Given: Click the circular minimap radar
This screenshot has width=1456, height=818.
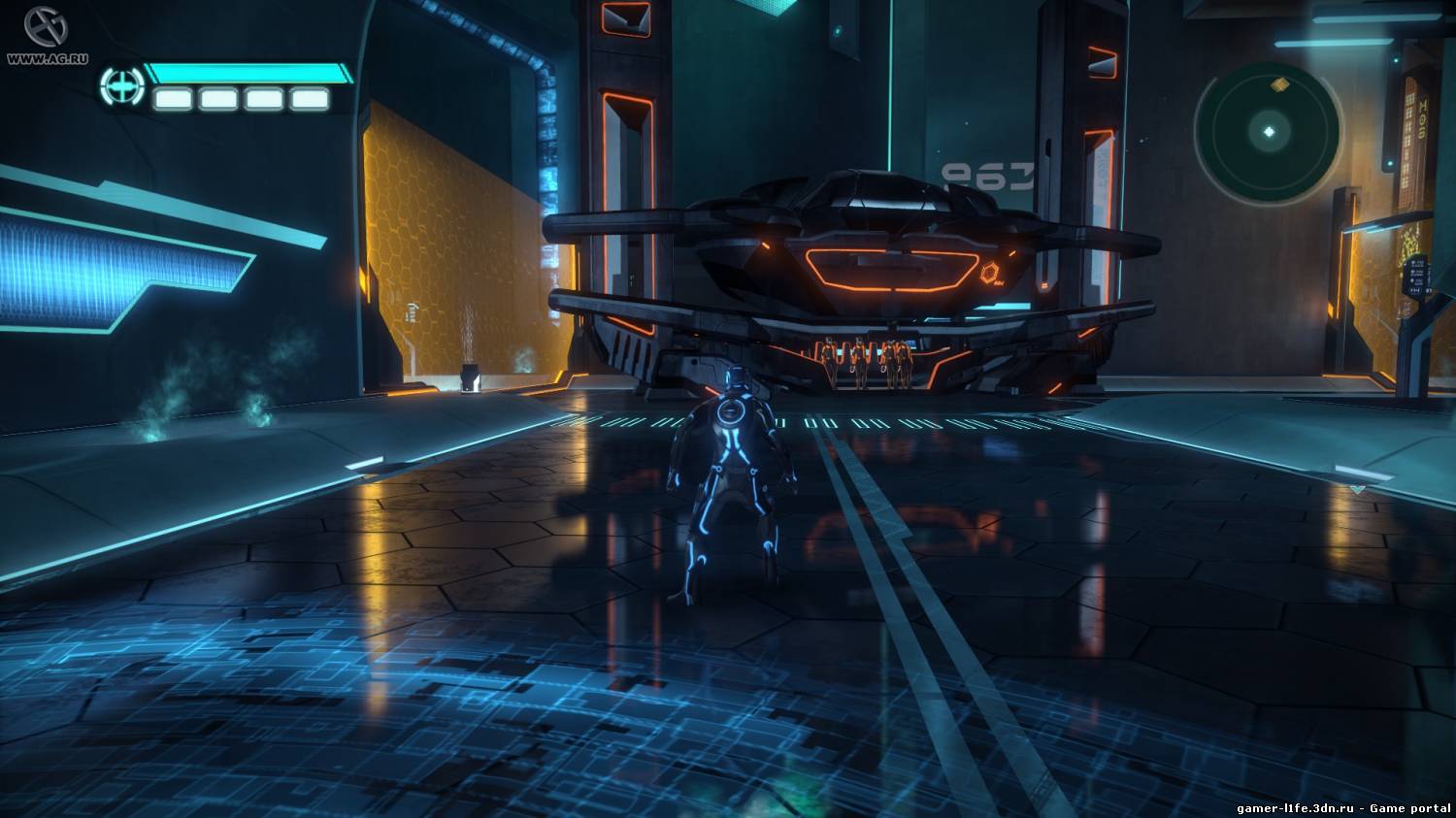Looking at the screenshot, I should pyautogui.click(x=1268, y=131).
